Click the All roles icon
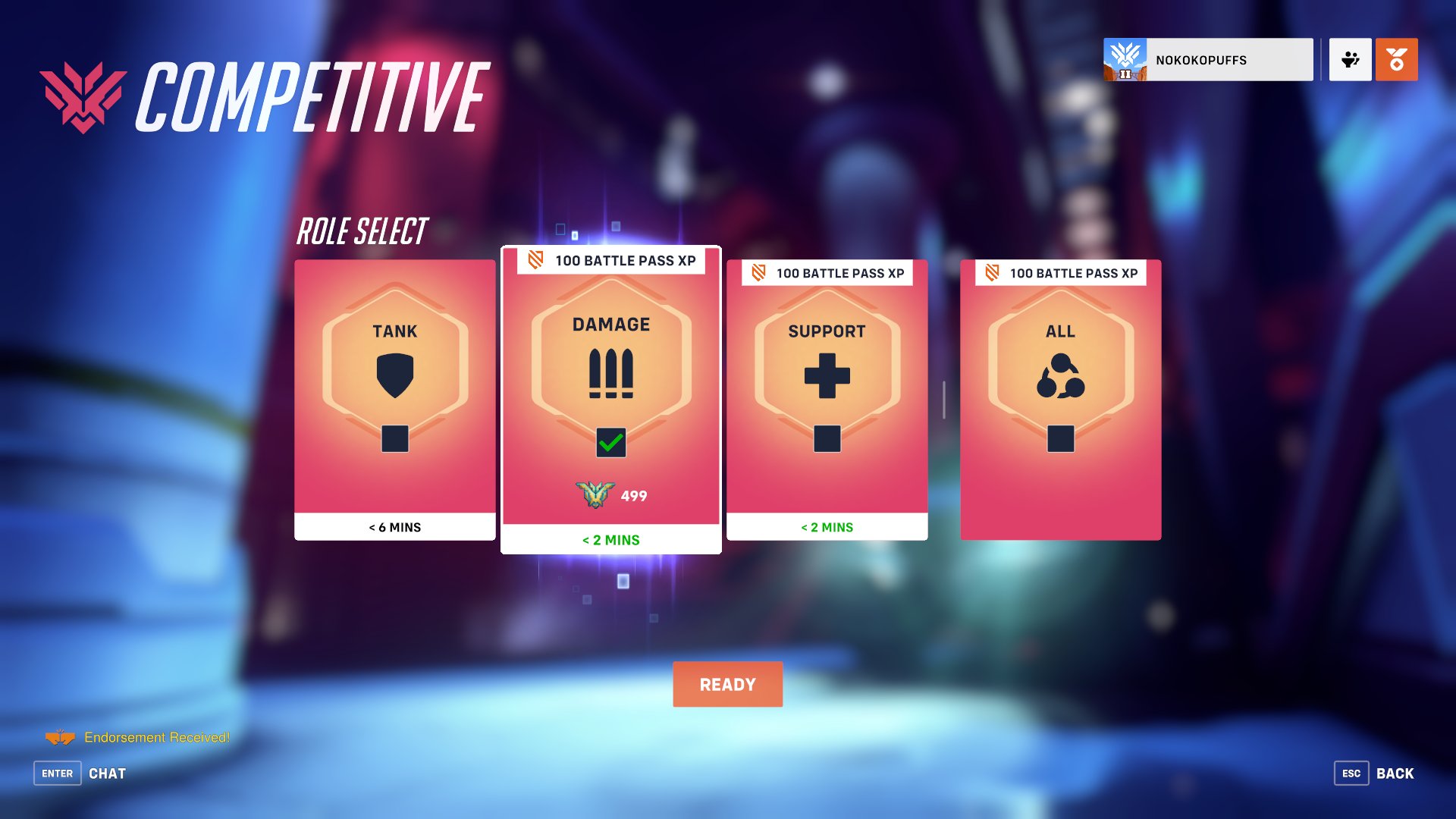 pos(1060,373)
